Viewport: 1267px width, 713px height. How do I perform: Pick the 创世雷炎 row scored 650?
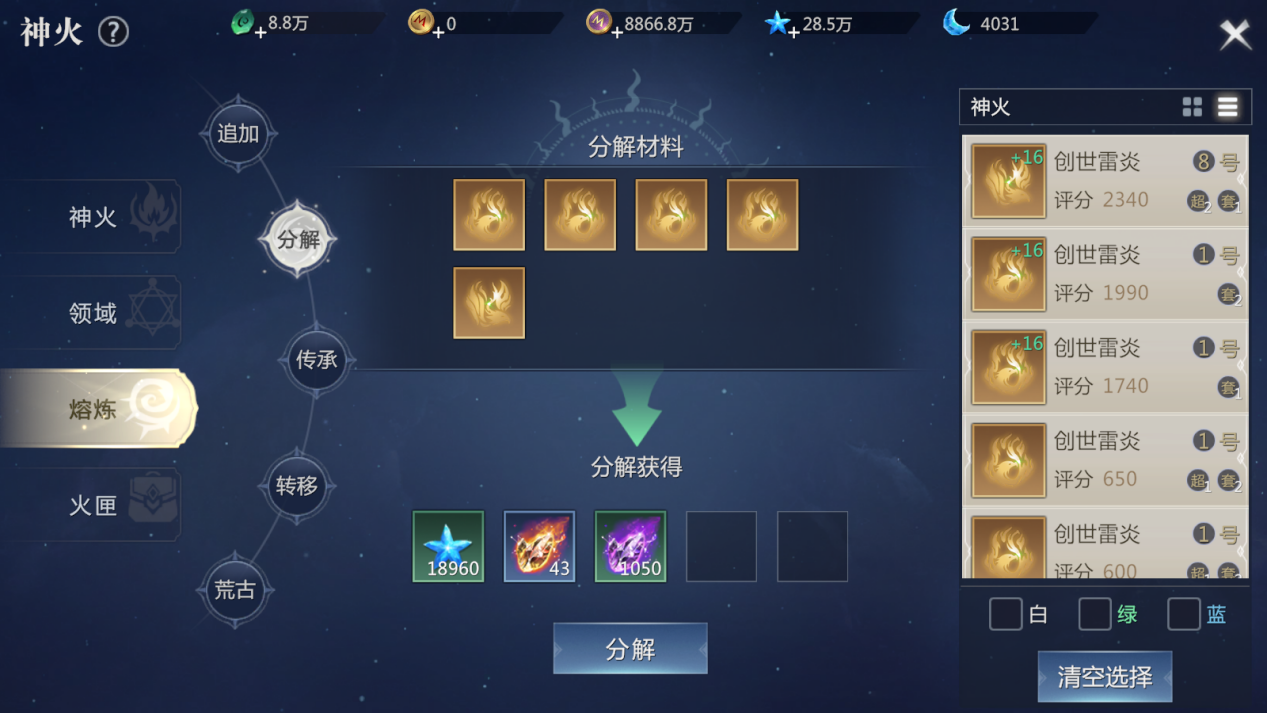click(x=1105, y=460)
